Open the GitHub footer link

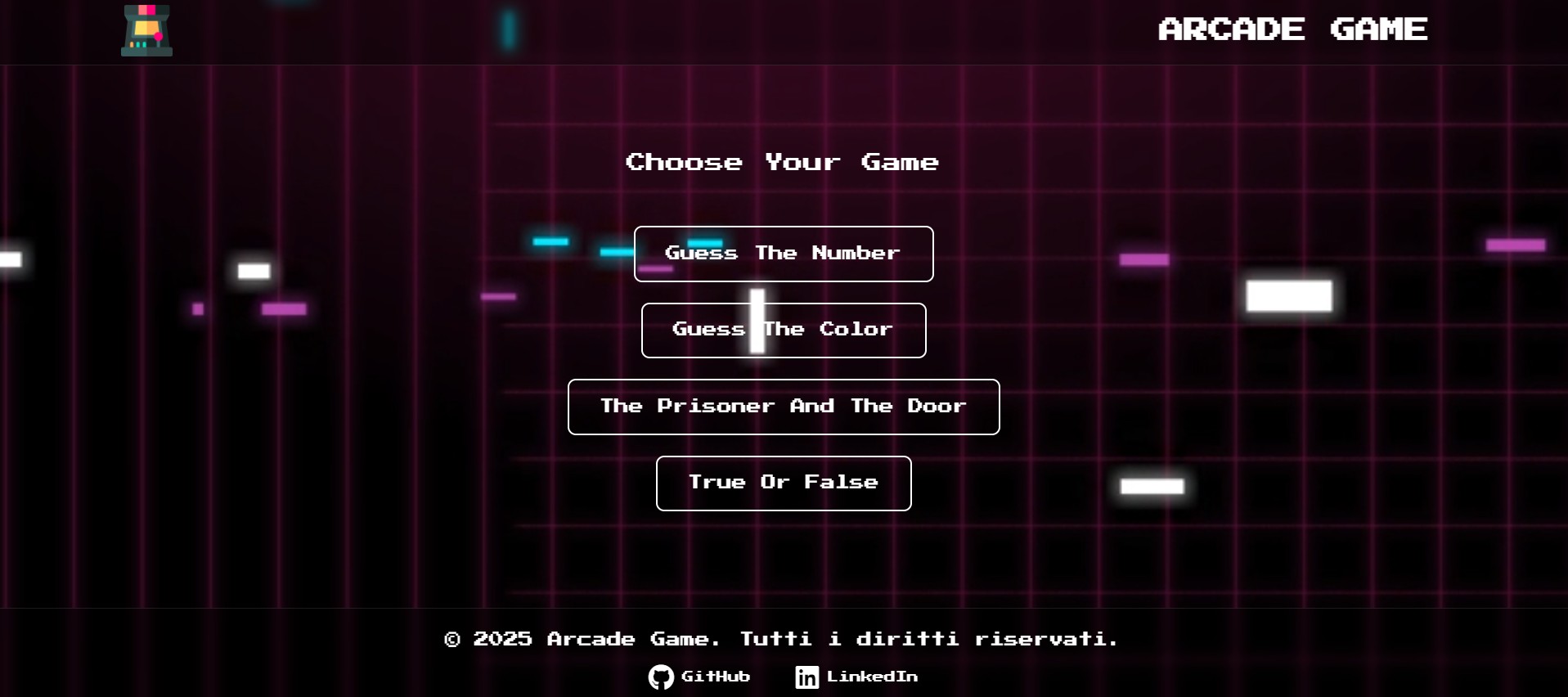point(699,677)
